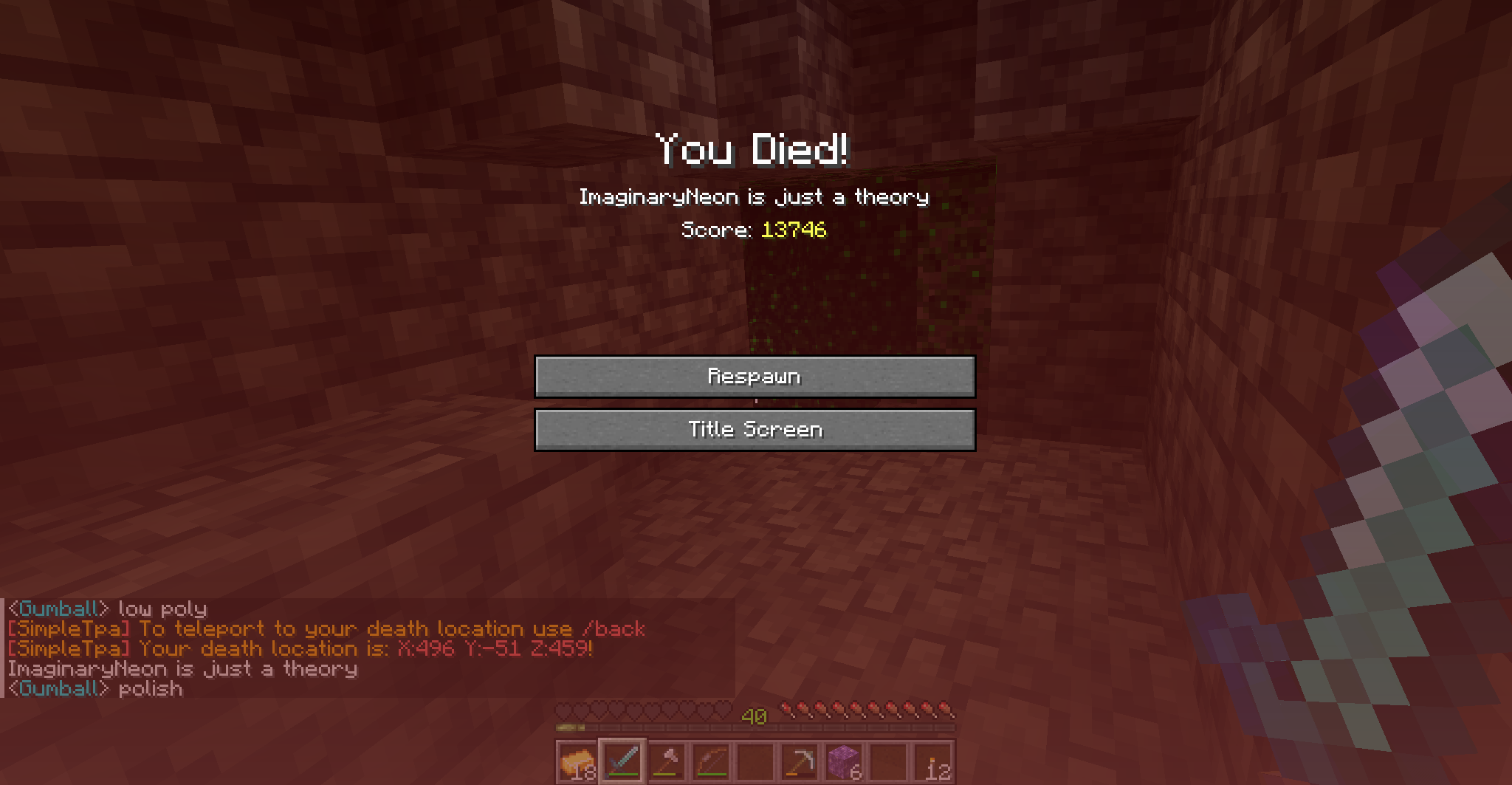The width and height of the screenshot is (1512, 785).
Task: Choose the purple block stack slot
Action: 845,761
